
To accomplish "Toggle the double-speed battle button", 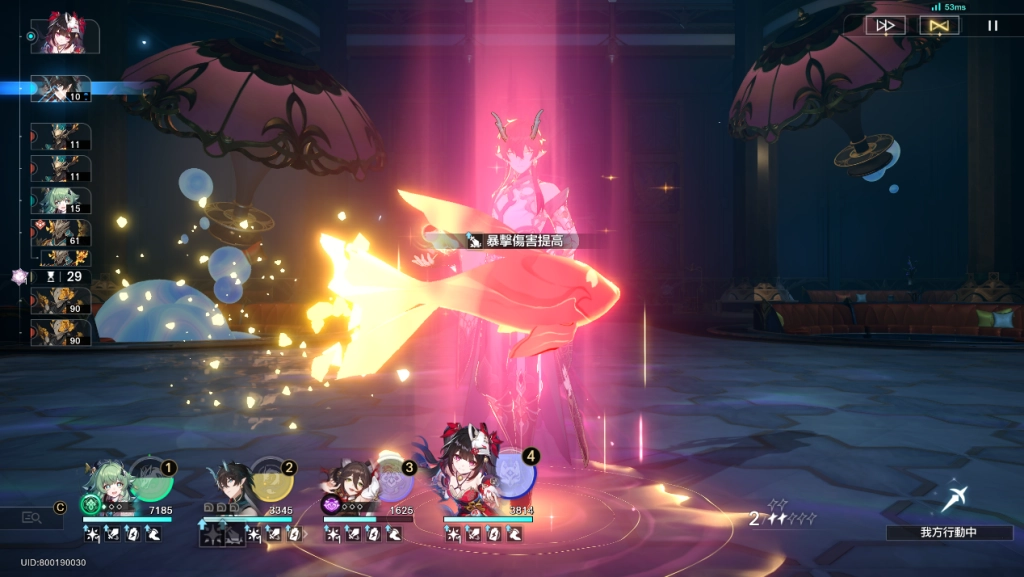I will pyautogui.click(x=885, y=26).
